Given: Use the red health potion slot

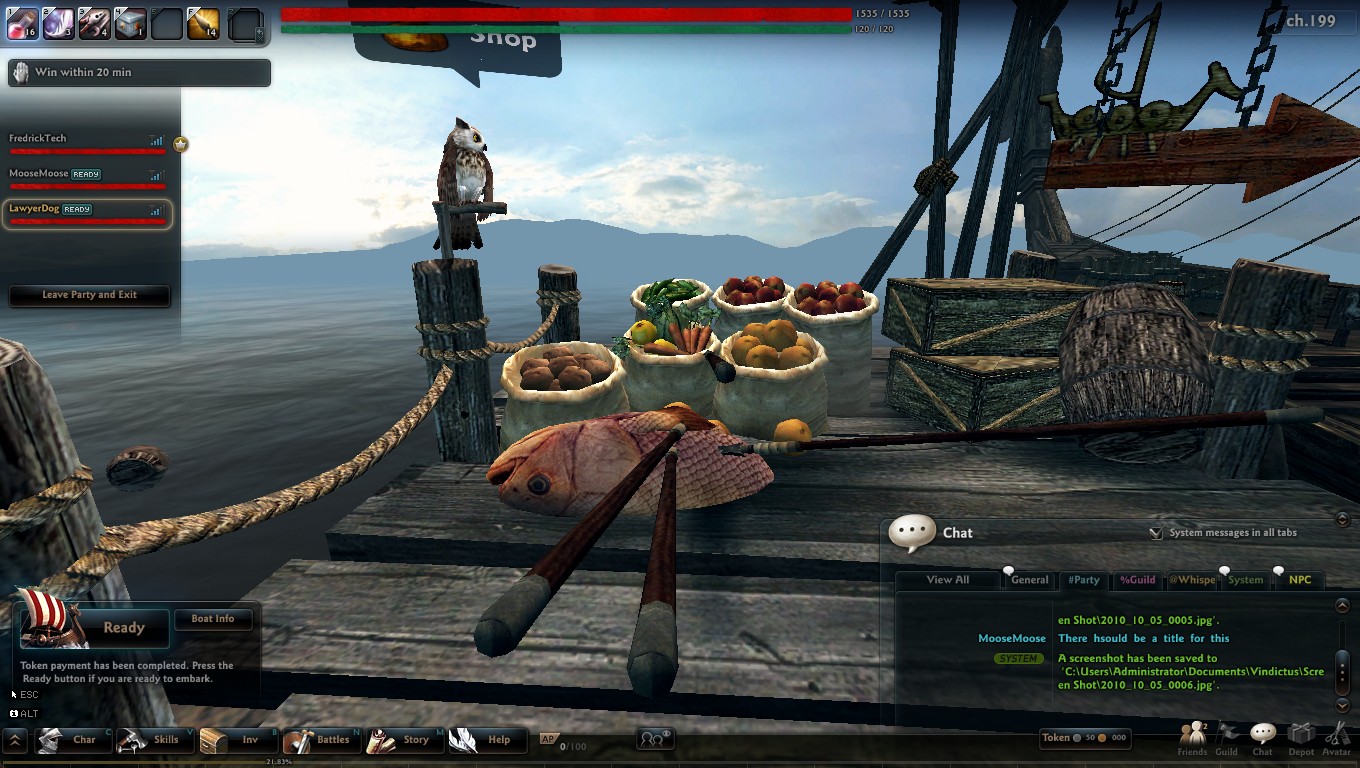Looking at the screenshot, I should pos(22,23).
